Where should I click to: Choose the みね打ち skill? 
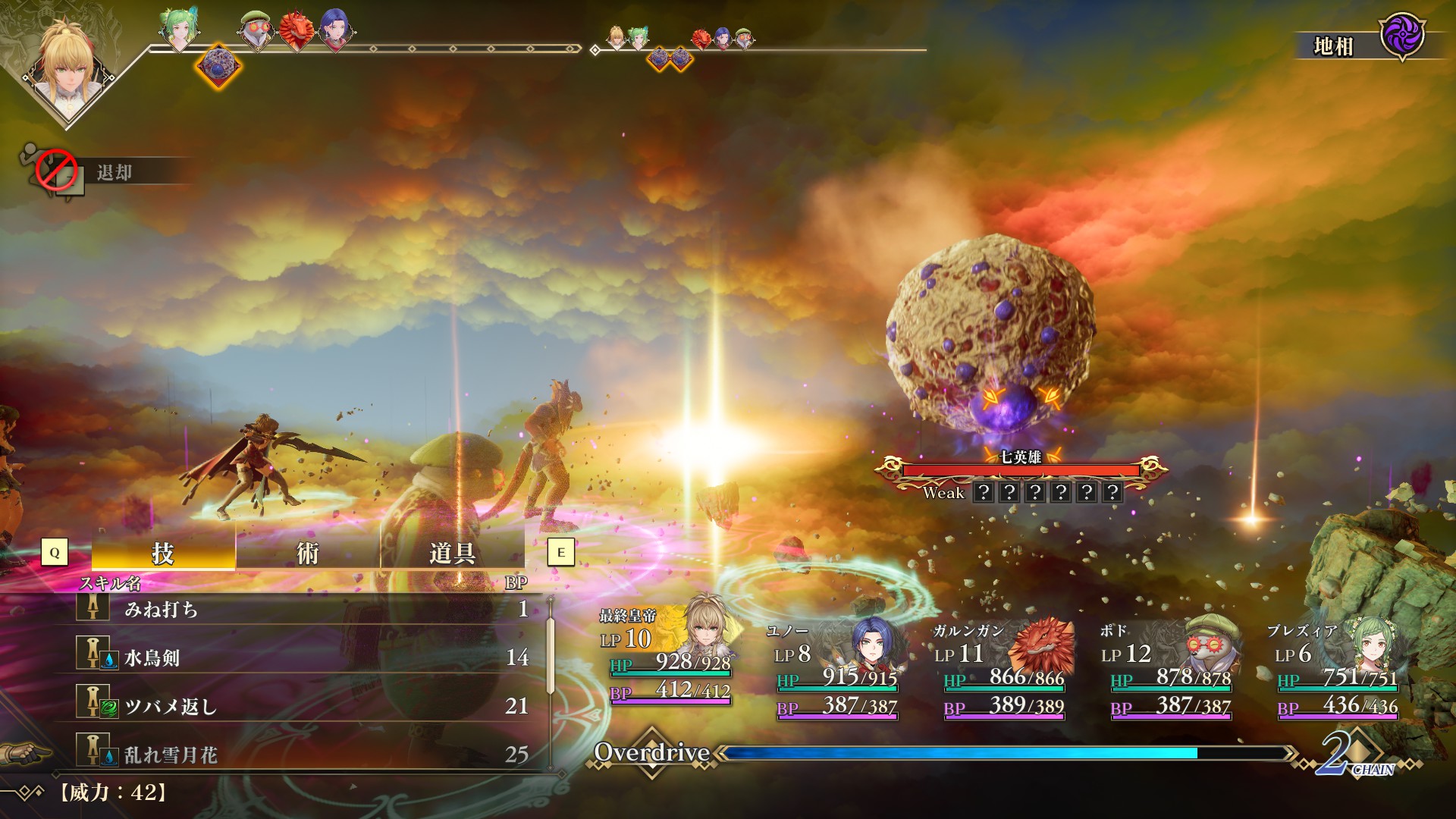pos(303,609)
